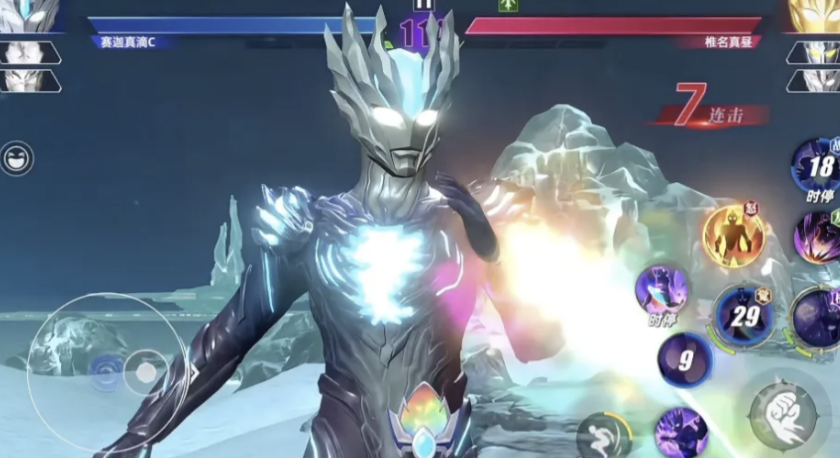This screenshot has width=840, height=458.
Task: Tap the green icon above the red health bar
Action: coord(508,5)
